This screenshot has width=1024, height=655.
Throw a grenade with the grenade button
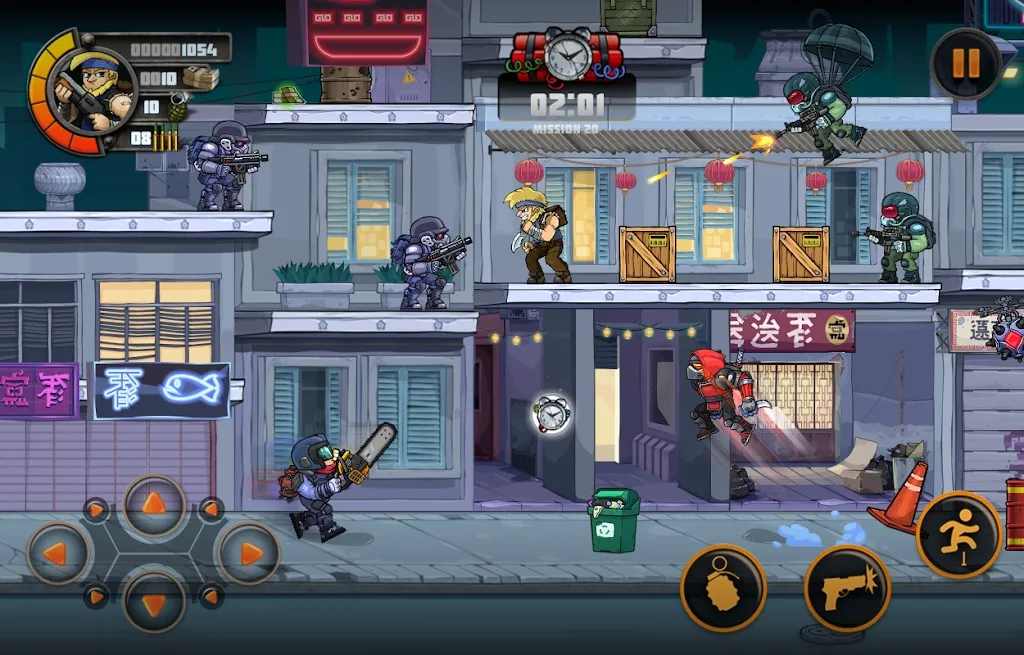[x=723, y=588]
